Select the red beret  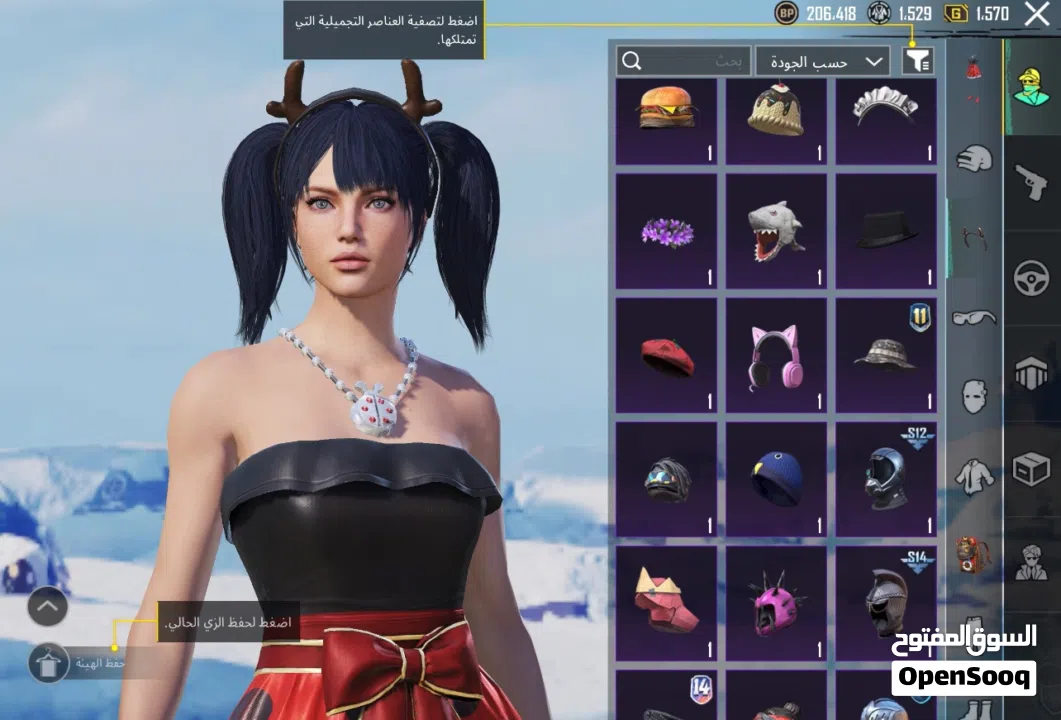click(666, 355)
